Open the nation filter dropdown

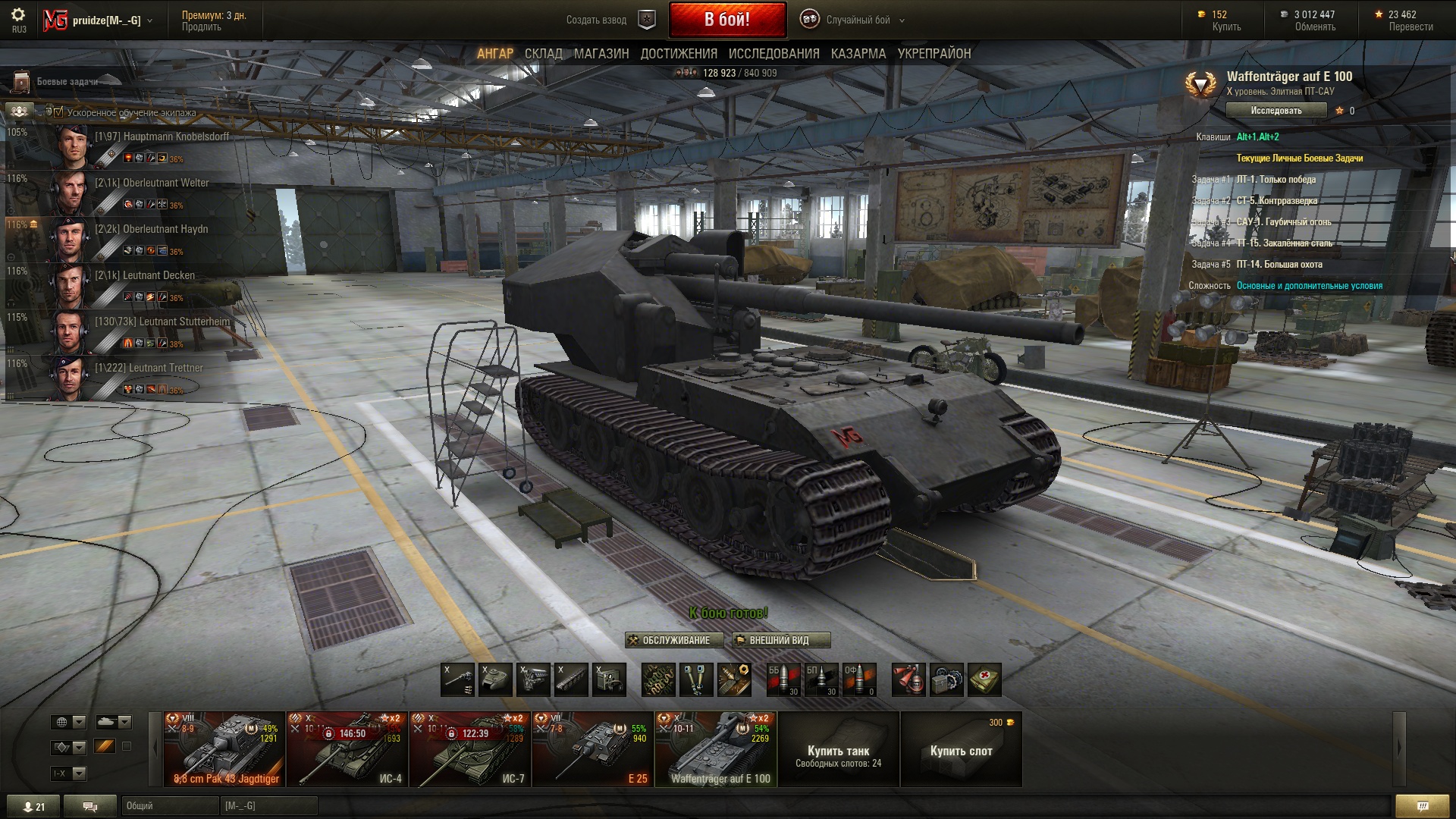68,722
